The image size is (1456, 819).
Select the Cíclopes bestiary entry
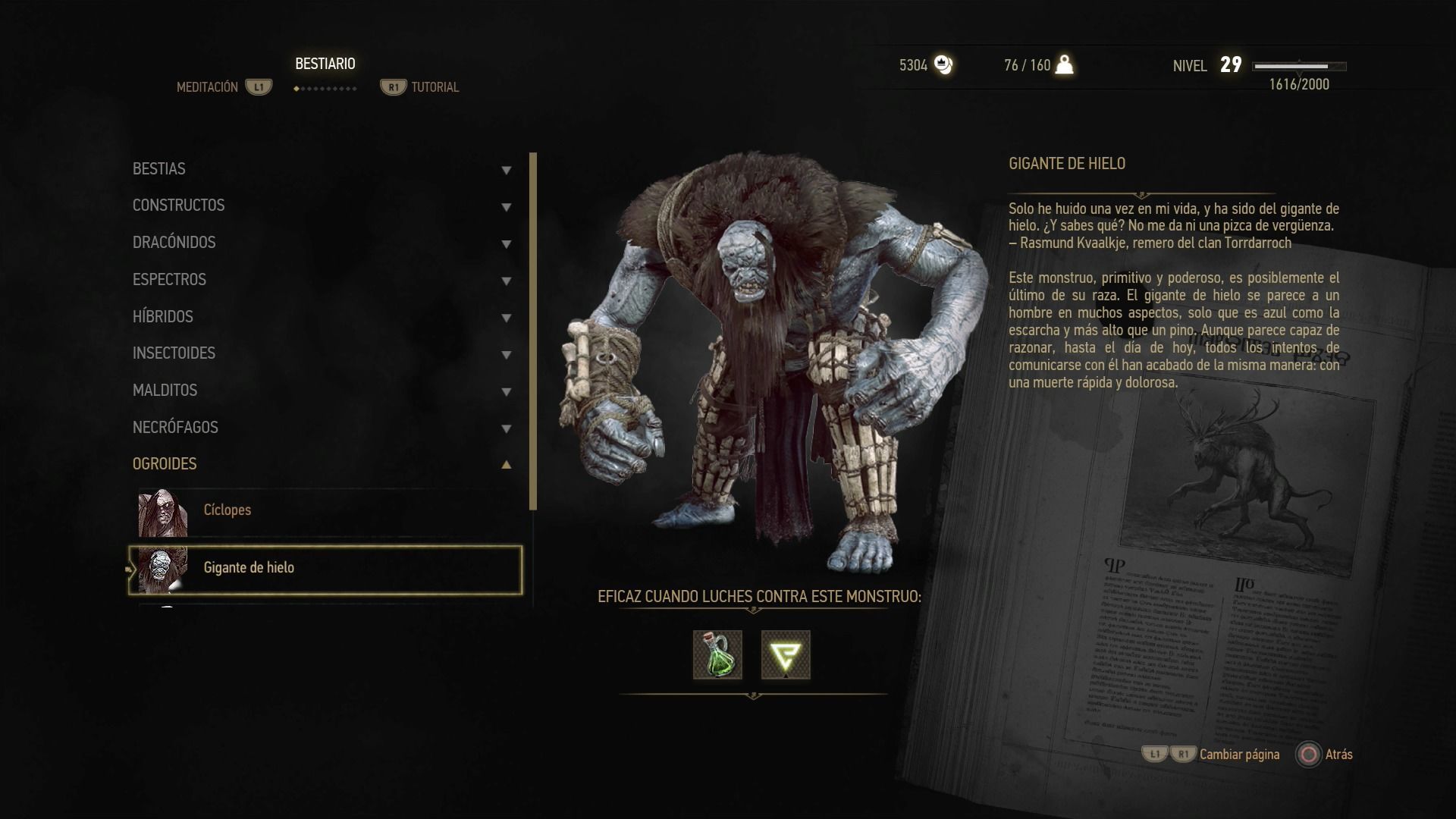point(326,510)
